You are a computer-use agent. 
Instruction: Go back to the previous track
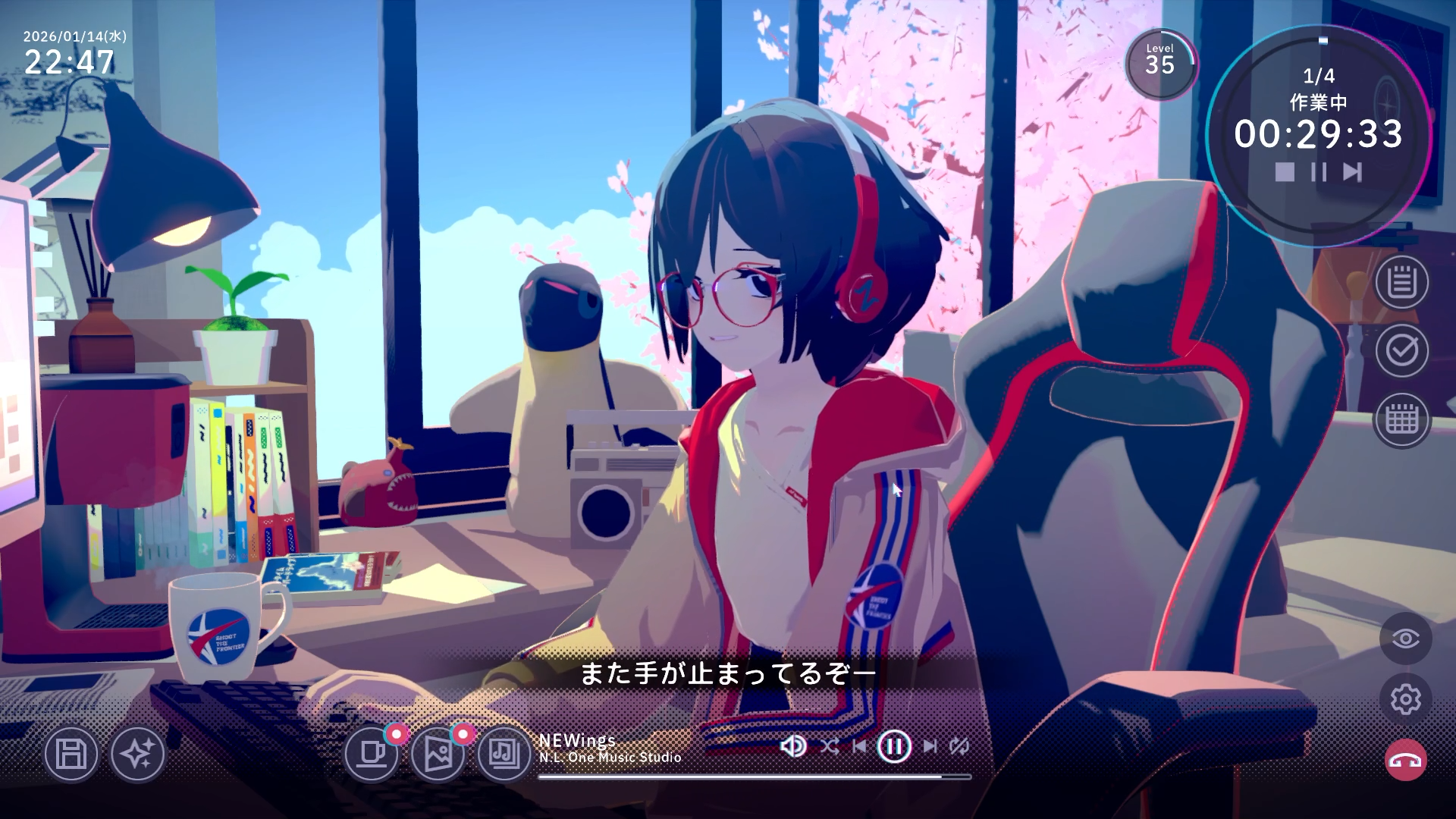[x=861, y=745]
